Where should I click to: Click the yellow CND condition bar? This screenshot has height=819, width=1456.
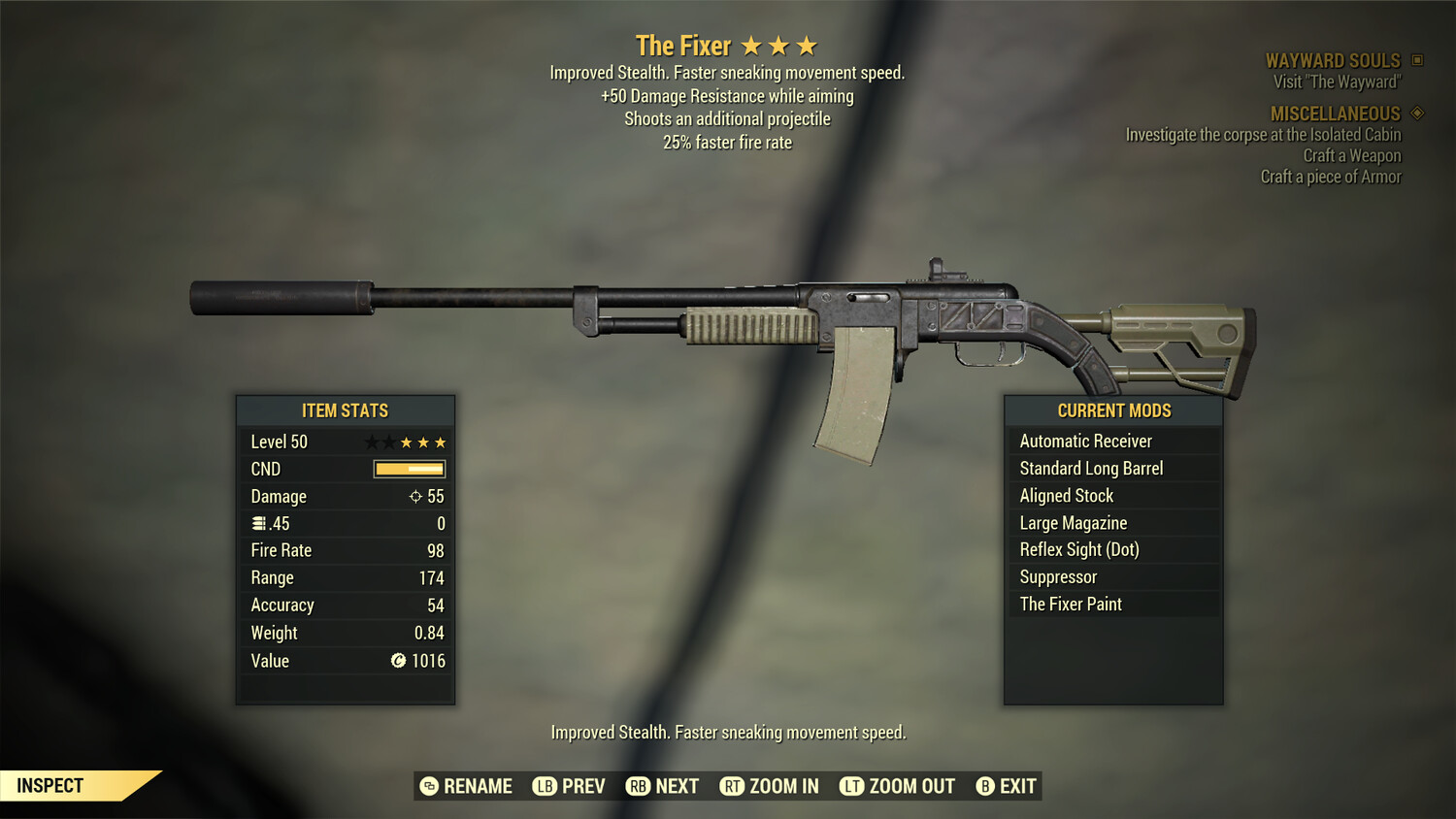[x=408, y=469]
